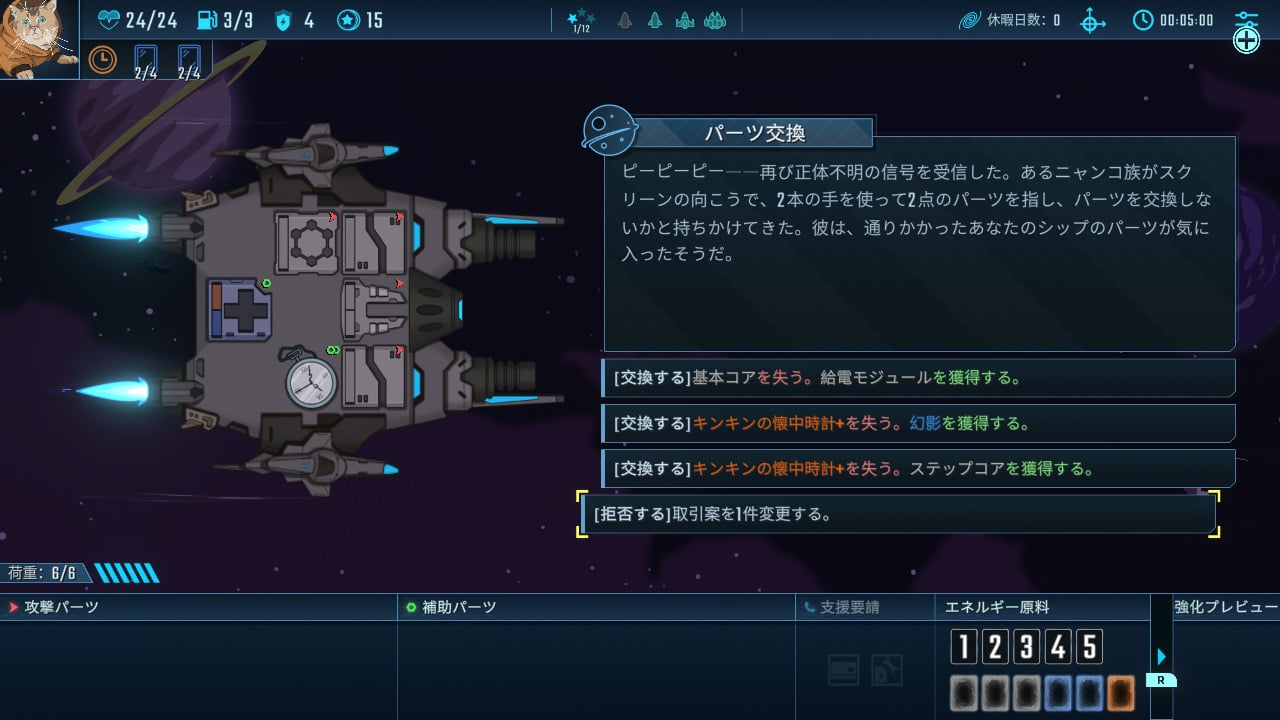The image size is (1280, 720).
Task: Click the crosshair target icon
Action: (1092, 20)
